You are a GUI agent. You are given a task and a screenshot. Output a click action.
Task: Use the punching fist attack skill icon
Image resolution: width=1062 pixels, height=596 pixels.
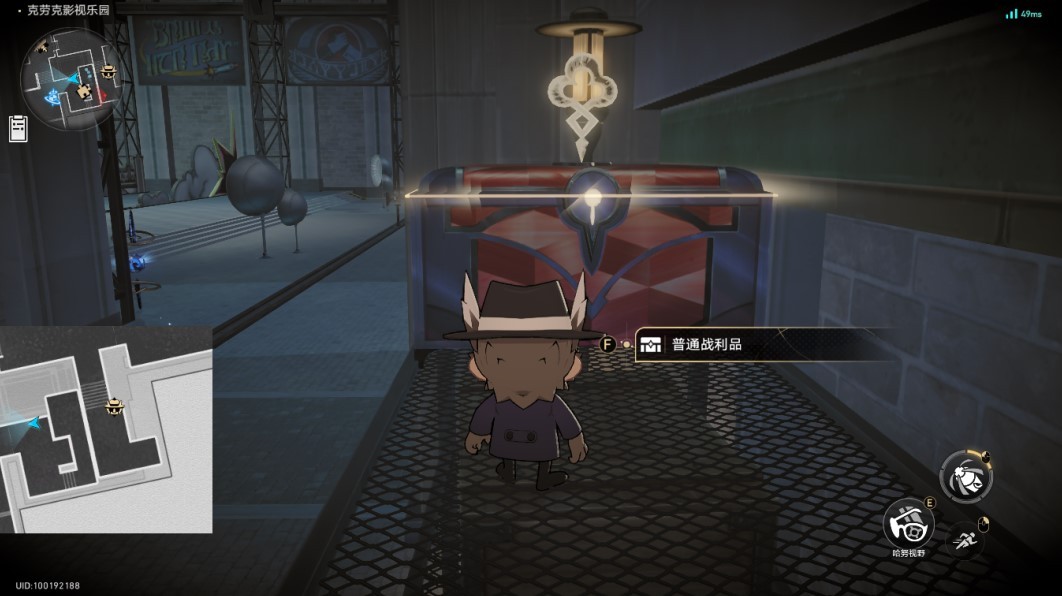click(966, 477)
